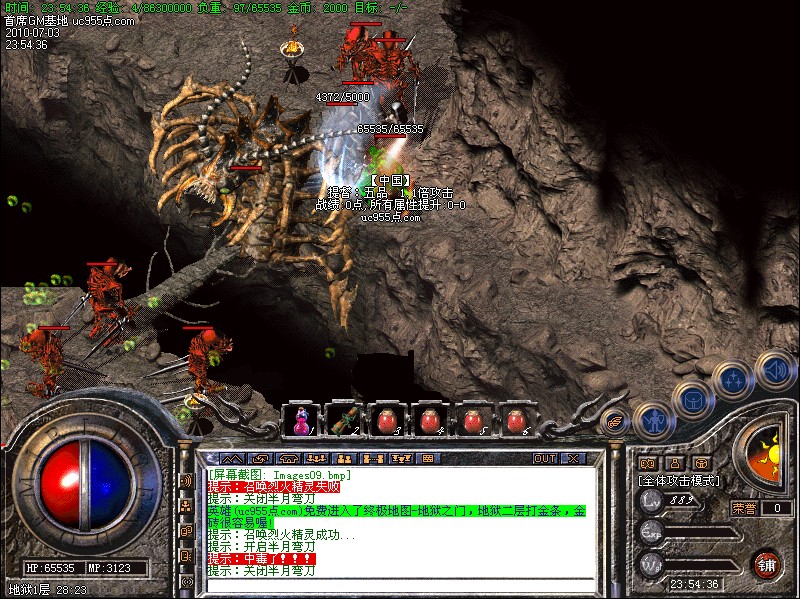This screenshot has width=800, height=600.
Task: Use the red potion in belt slot 3
Action: [389, 420]
